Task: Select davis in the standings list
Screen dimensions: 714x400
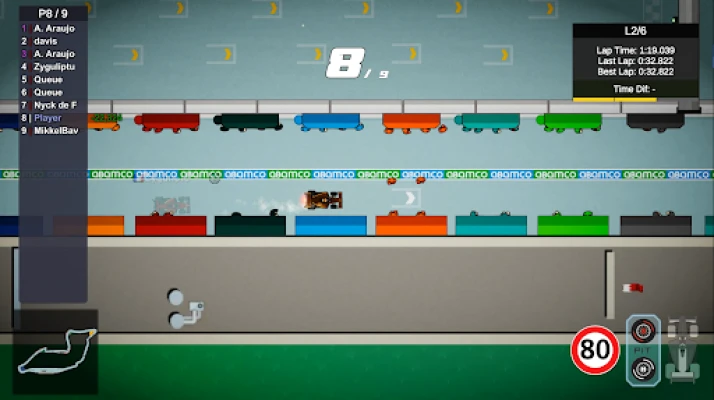Action: pyautogui.click(x=46, y=41)
